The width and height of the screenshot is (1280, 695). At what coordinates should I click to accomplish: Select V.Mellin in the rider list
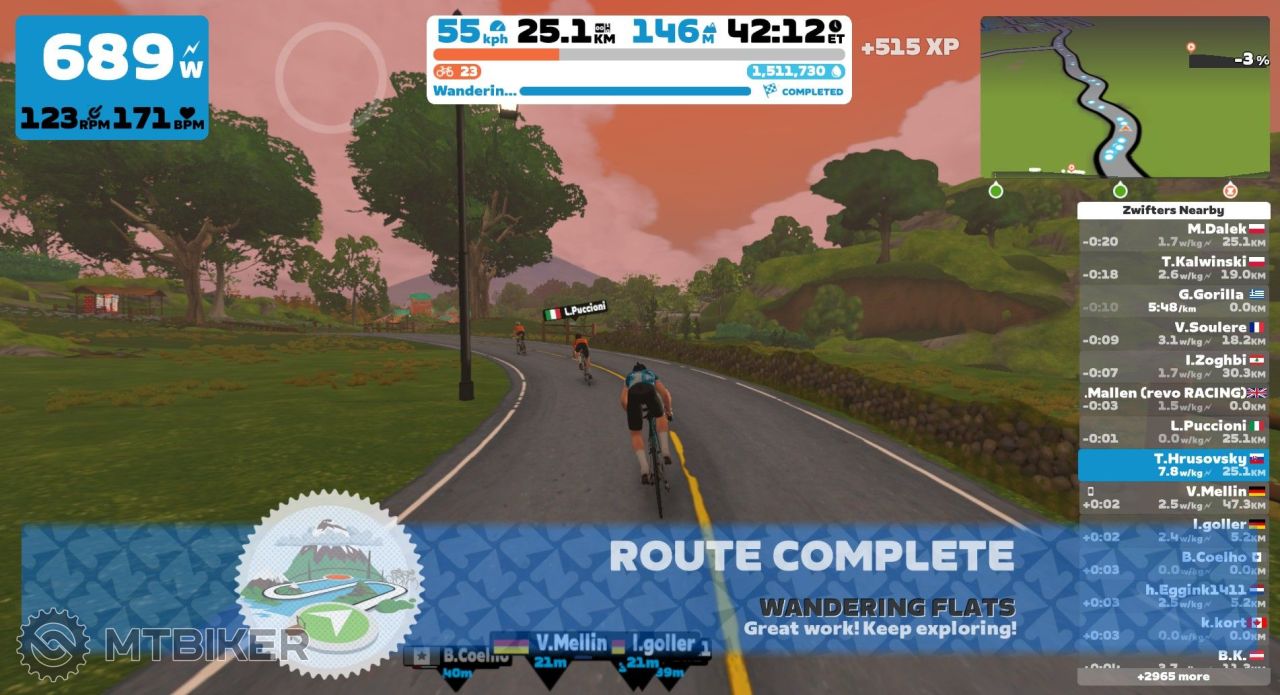[1174, 498]
